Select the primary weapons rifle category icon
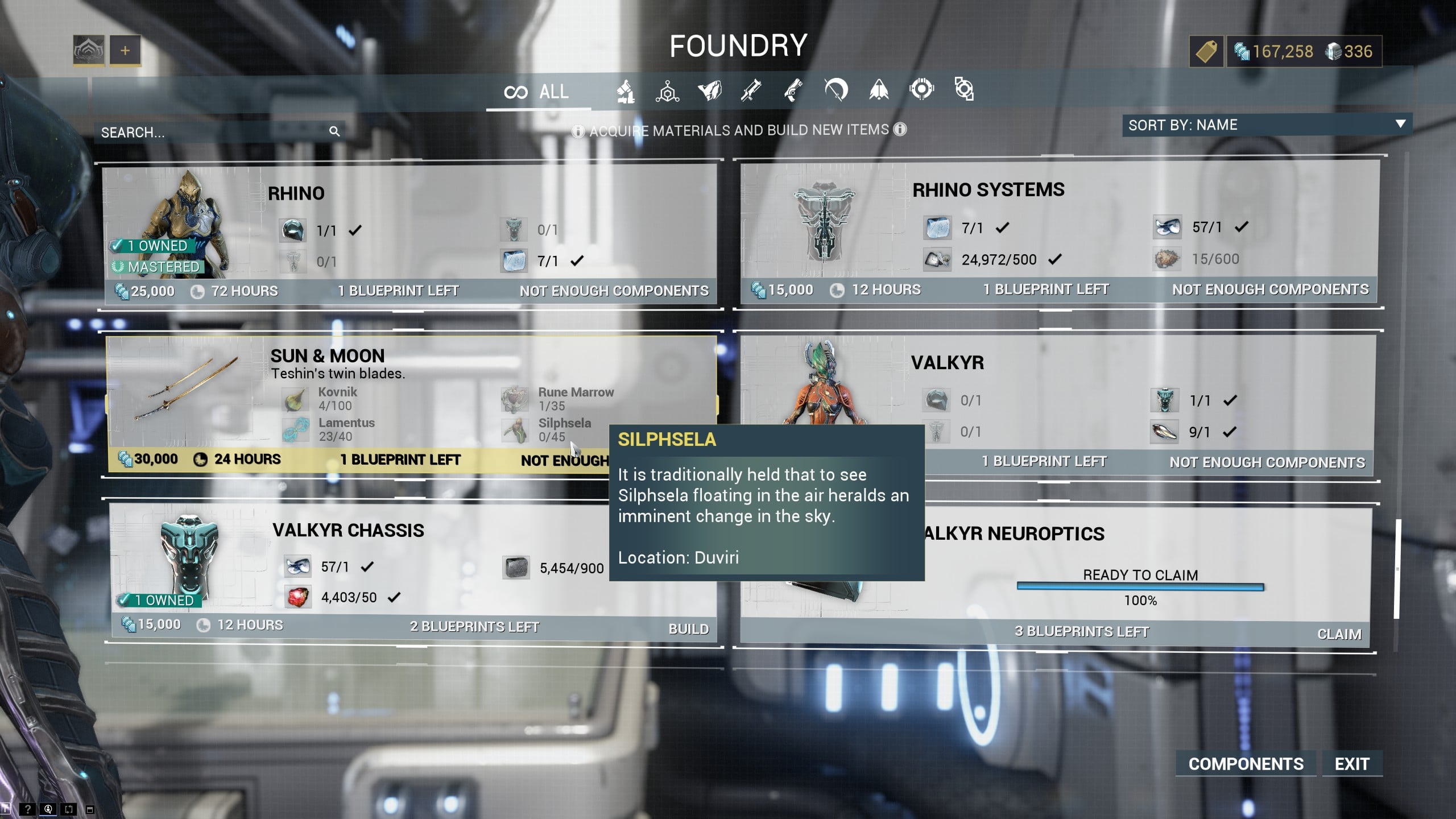The image size is (1456, 819). click(x=752, y=90)
